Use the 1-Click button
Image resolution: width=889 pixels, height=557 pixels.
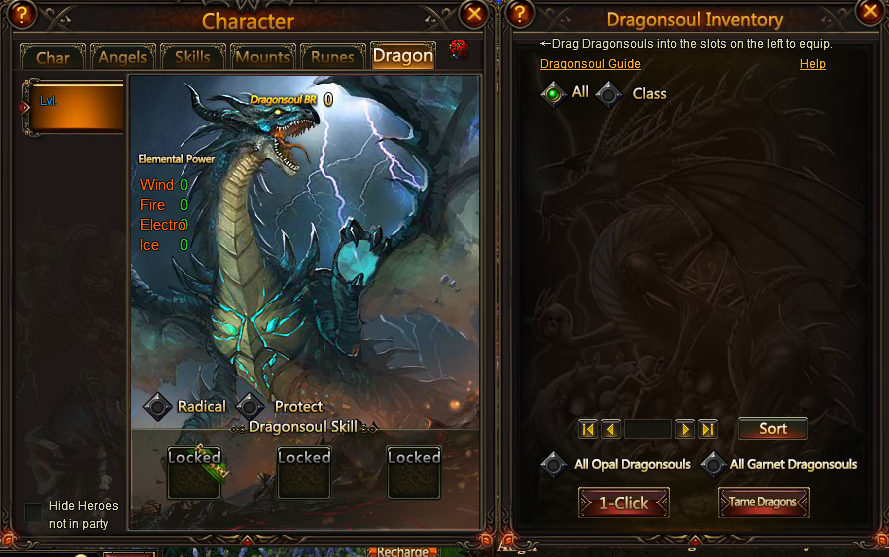click(x=624, y=502)
